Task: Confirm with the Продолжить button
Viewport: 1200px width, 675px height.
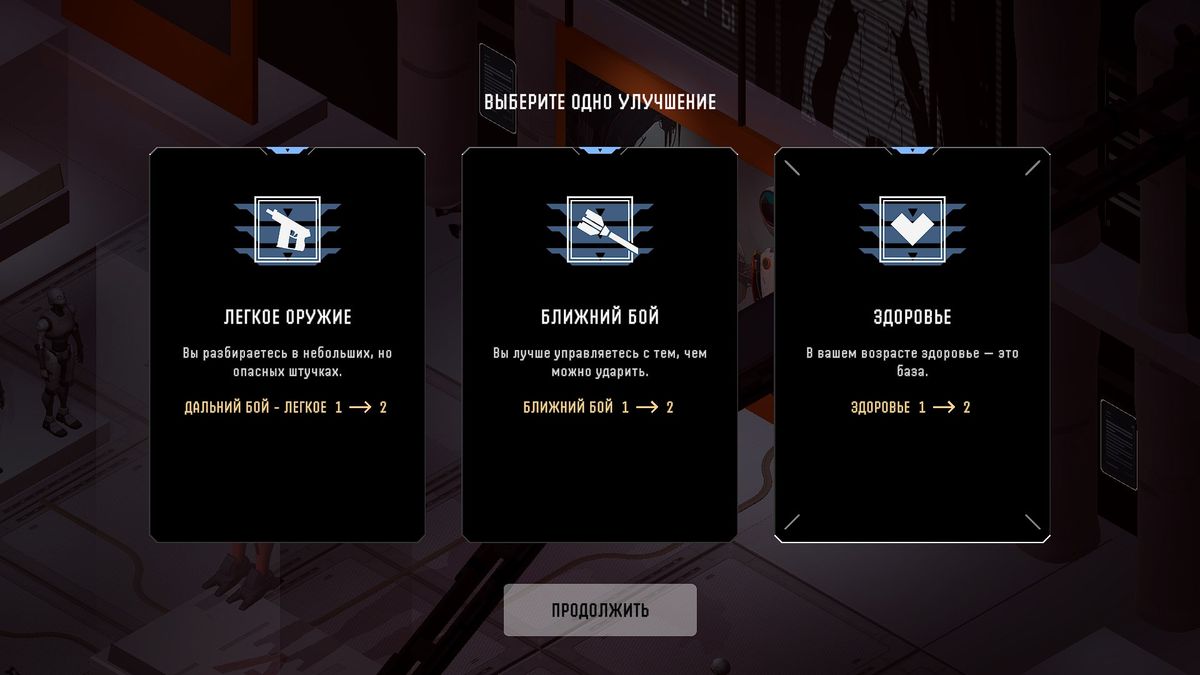Action: tap(600, 610)
